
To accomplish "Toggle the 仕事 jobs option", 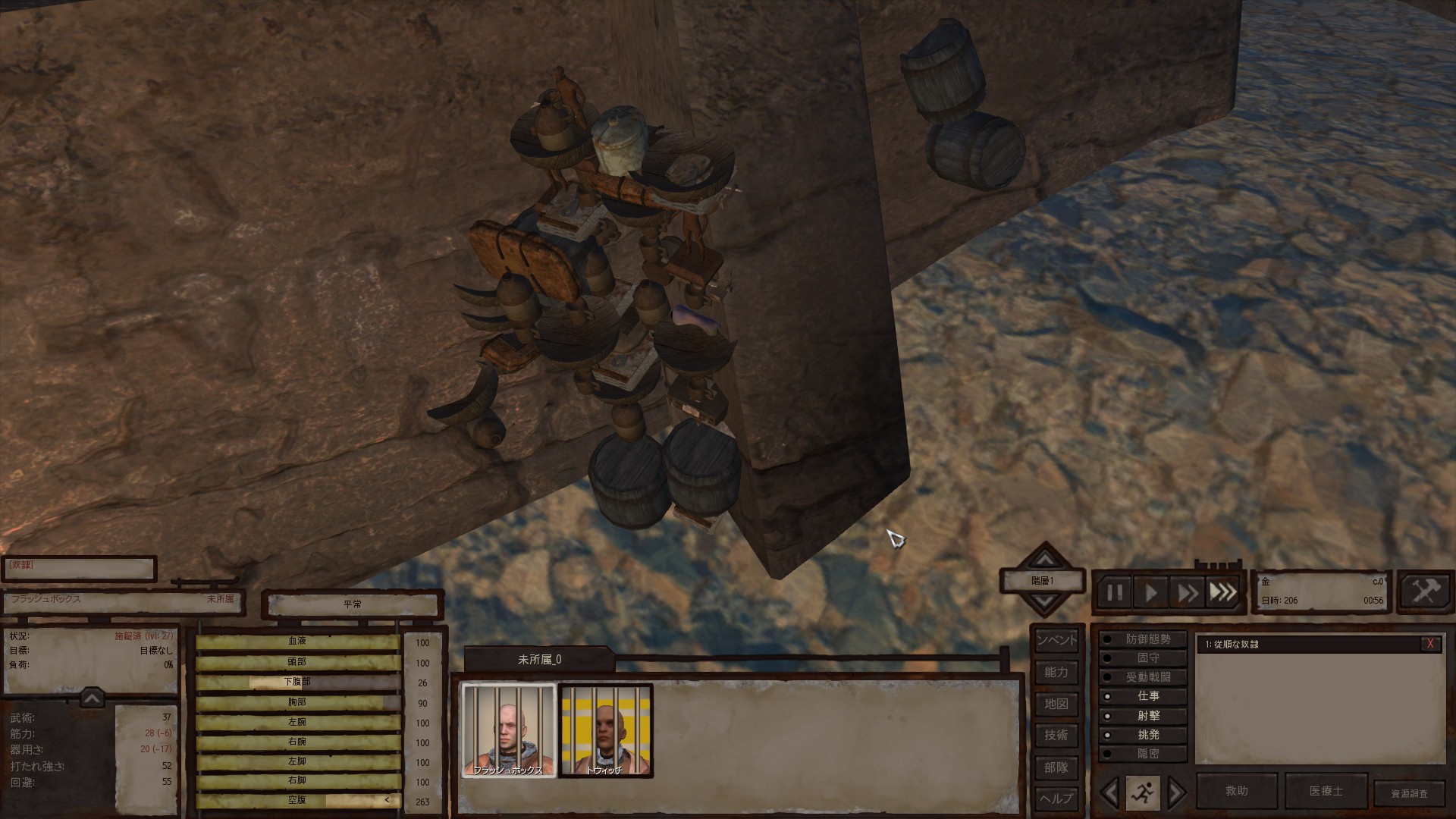I will [x=1147, y=696].
